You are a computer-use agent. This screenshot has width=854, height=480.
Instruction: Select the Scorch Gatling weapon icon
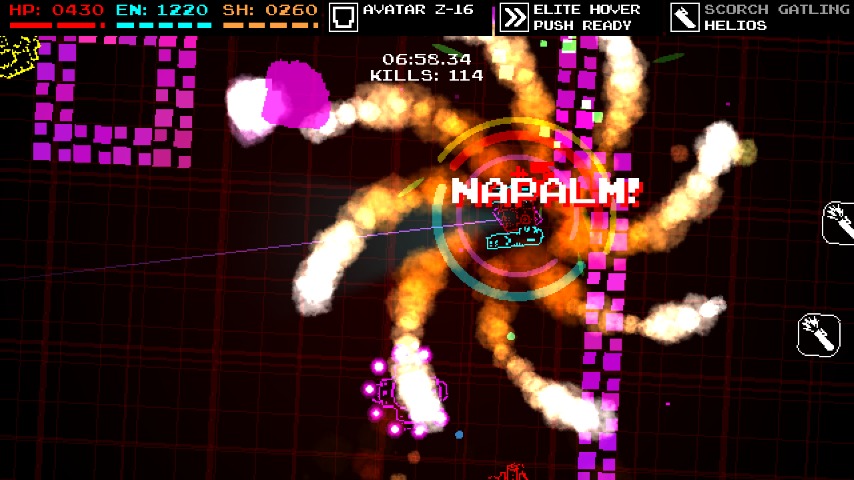(685, 17)
